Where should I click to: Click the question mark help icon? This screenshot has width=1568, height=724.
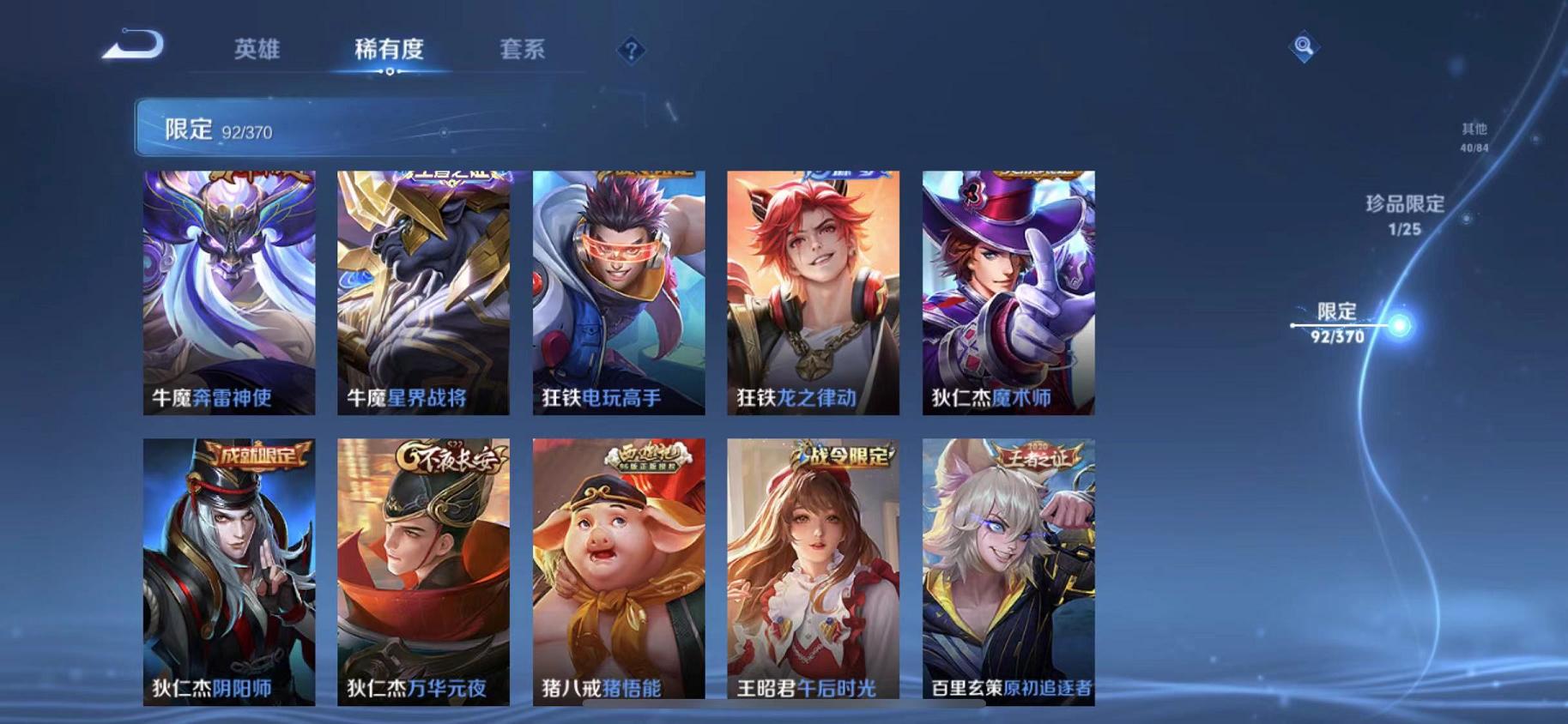click(x=631, y=51)
